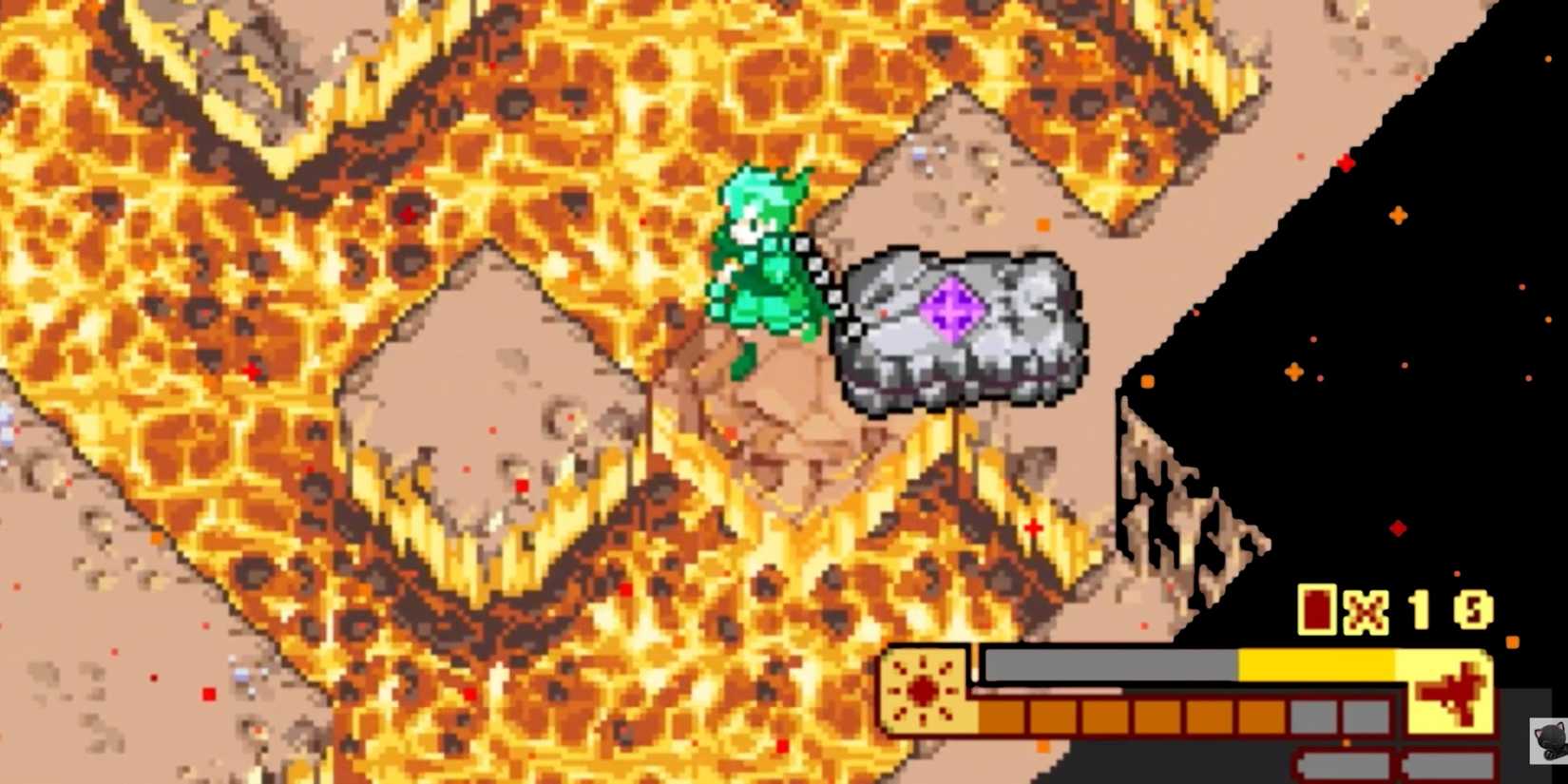Click an empty gray inventory slot
This screenshot has height=784, width=1568.
[x=1316, y=717]
